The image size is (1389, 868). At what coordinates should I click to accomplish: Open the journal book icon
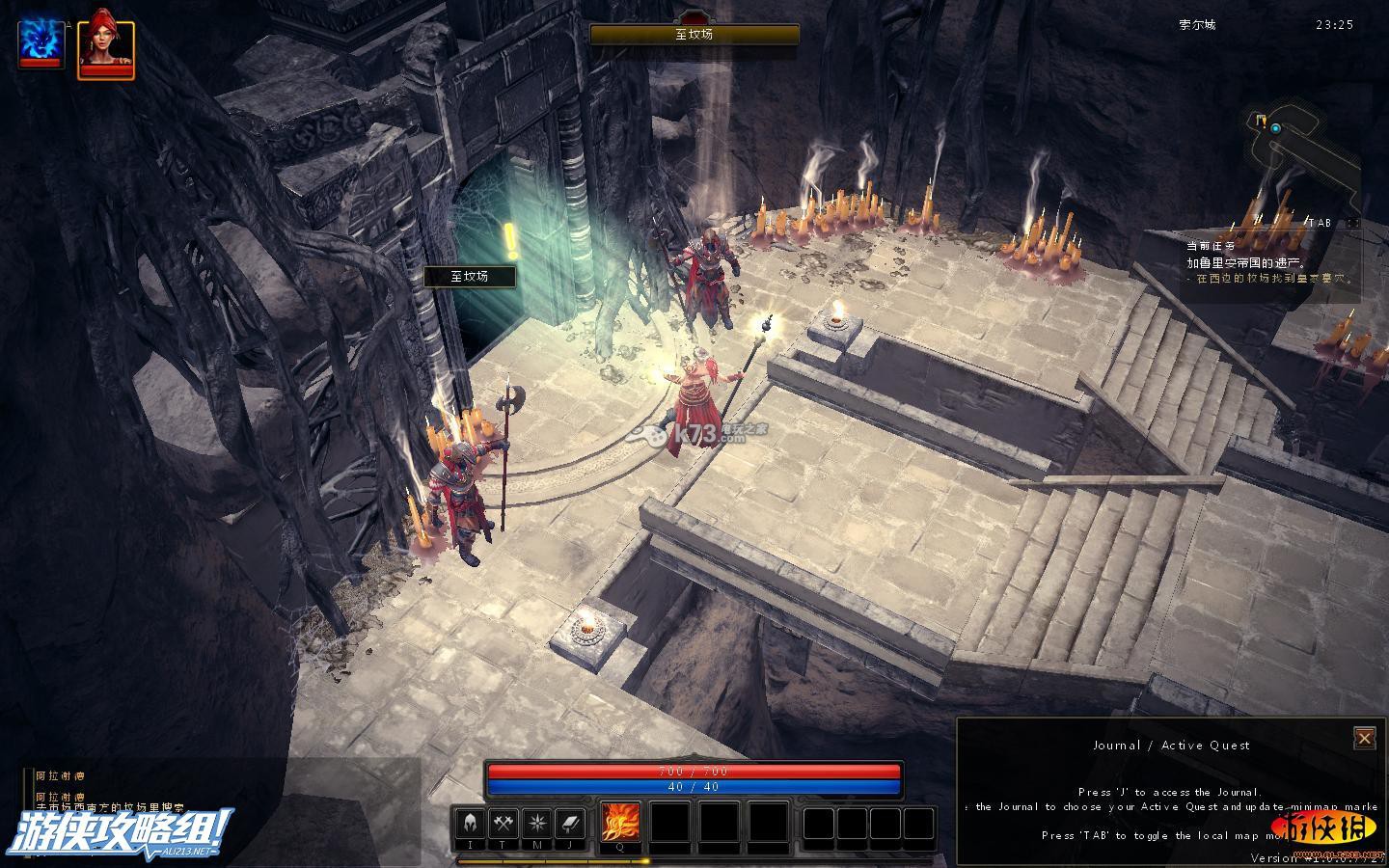click(x=569, y=824)
